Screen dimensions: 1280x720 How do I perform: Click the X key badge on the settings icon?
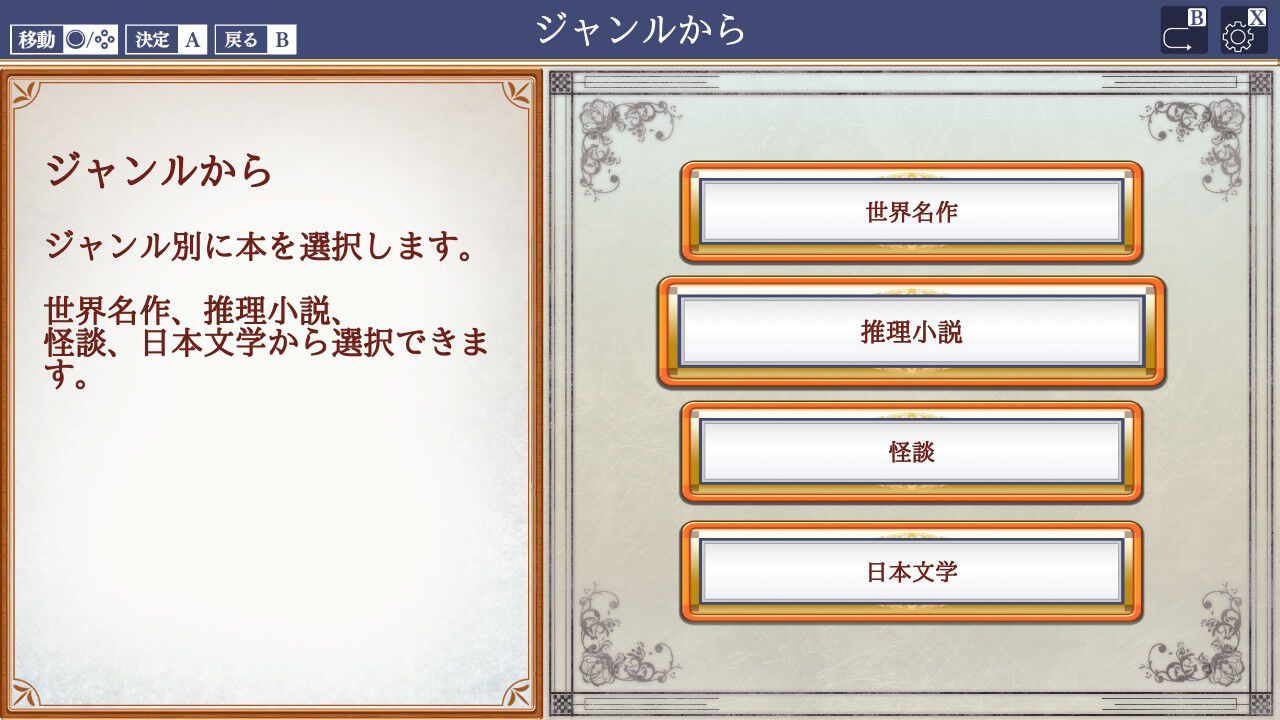coord(1255,16)
